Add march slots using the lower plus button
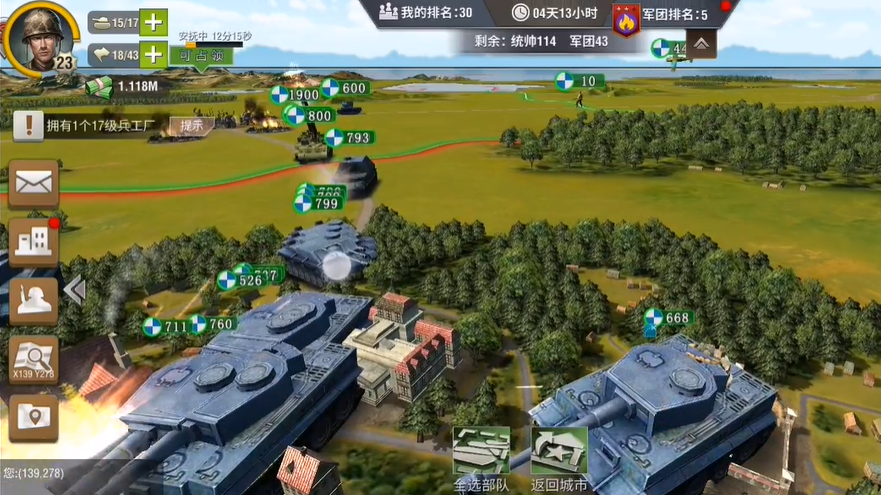Image resolution: width=881 pixels, height=495 pixels. [x=153, y=54]
